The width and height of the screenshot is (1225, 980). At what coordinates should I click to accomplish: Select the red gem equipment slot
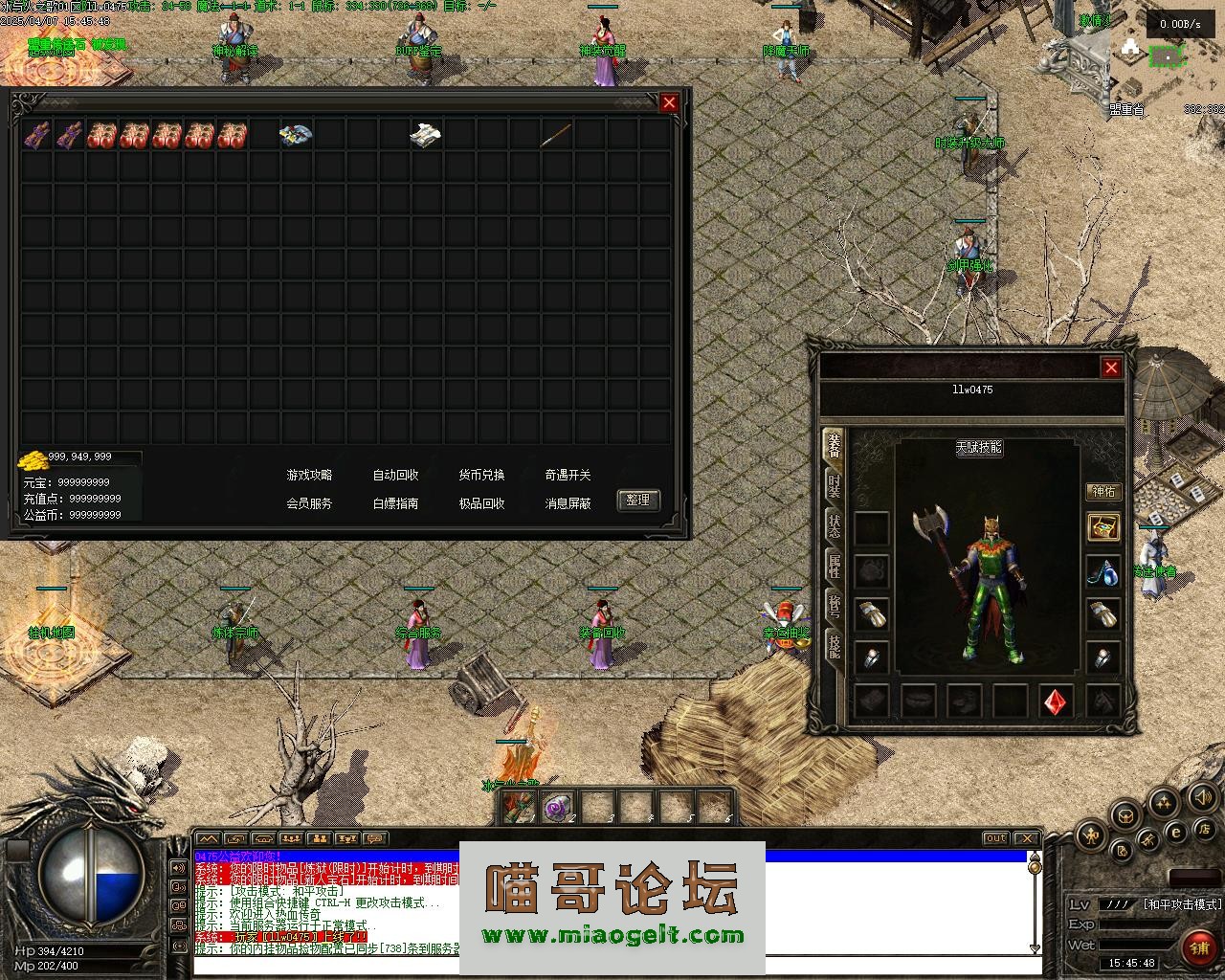tap(1057, 701)
